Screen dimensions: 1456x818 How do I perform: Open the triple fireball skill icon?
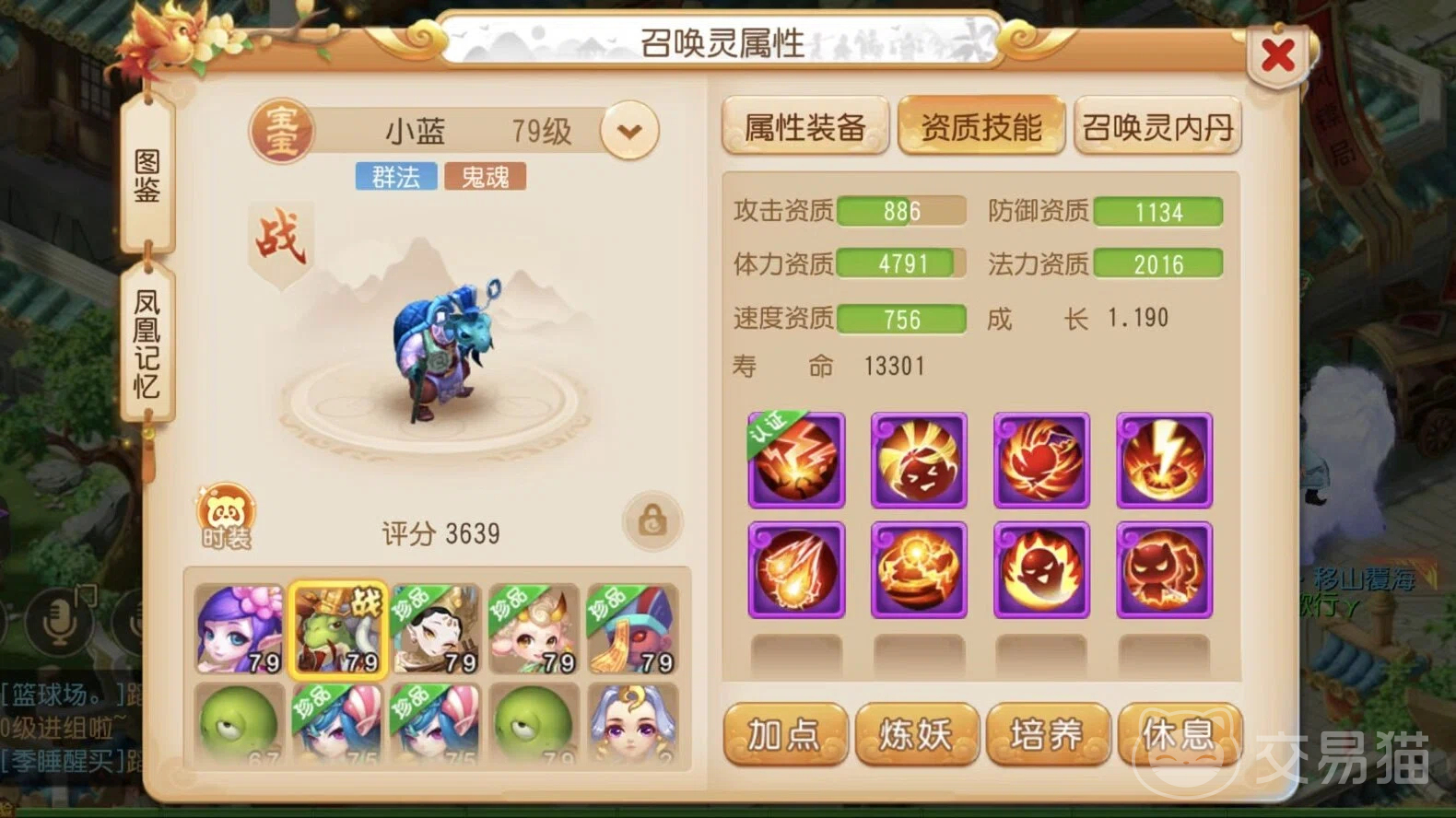click(x=796, y=568)
